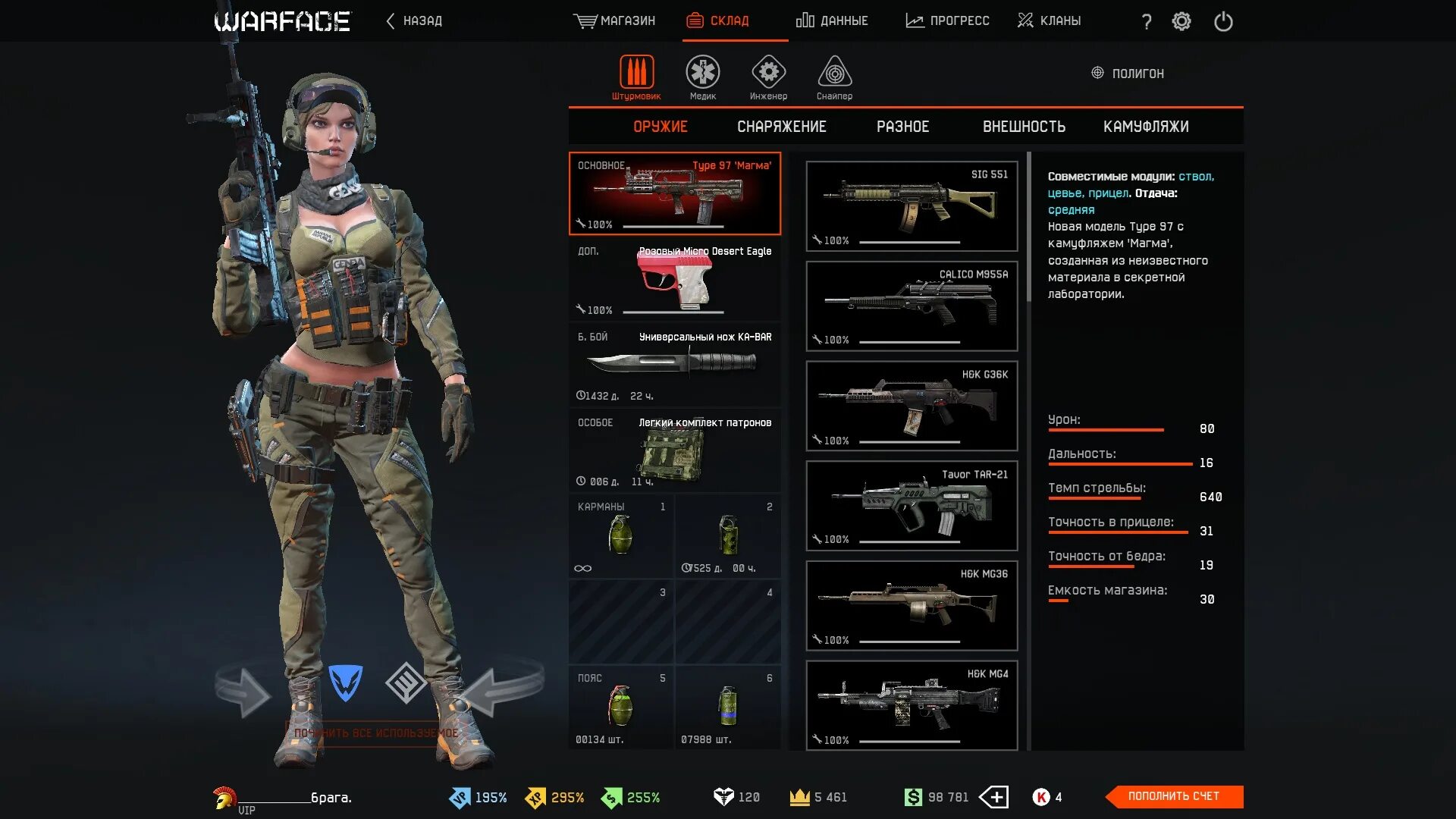The width and height of the screenshot is (1456, 819).
Task: Open the help question mark
Action: coord(1147,22)
